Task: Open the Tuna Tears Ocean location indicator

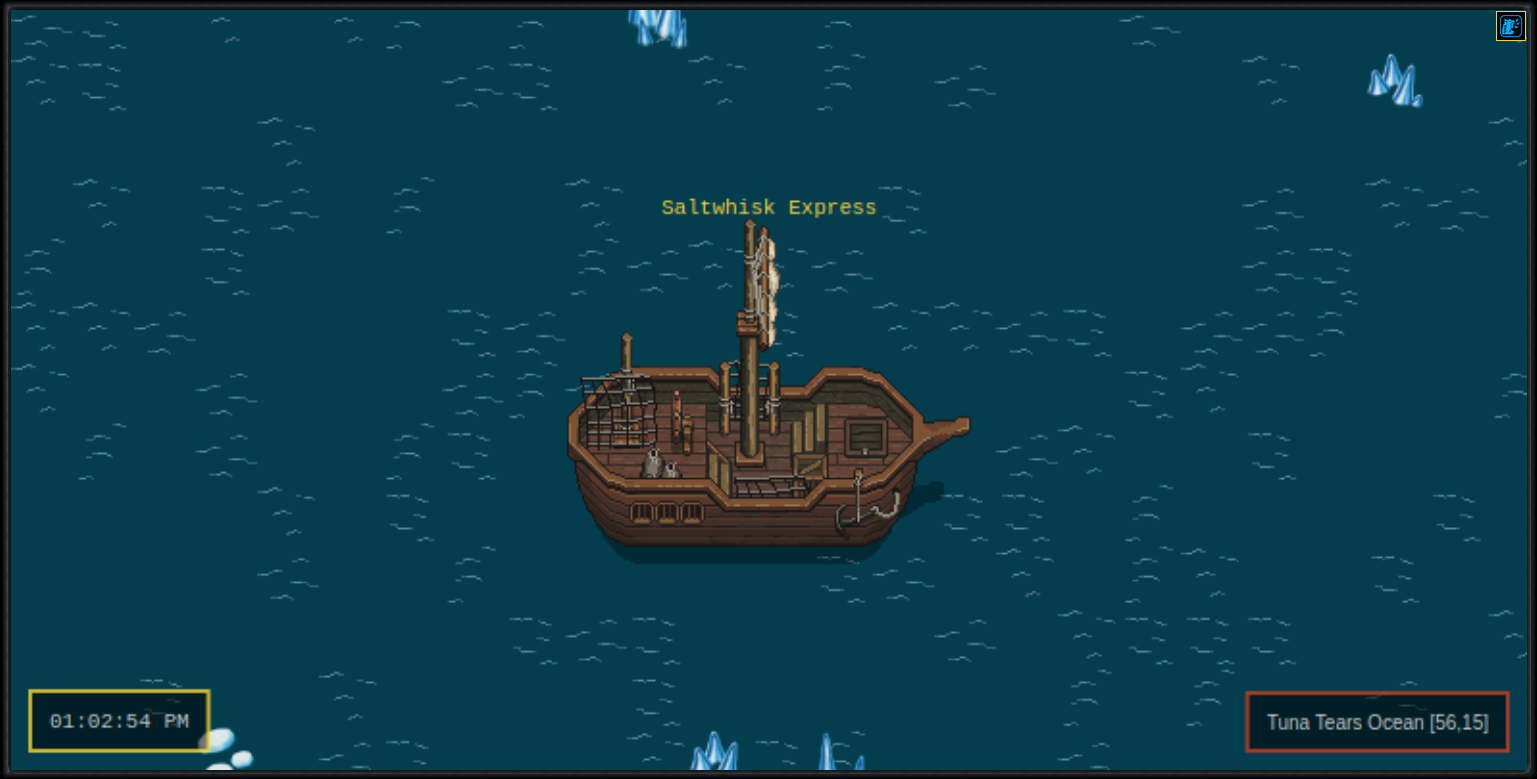Action: pos(1377,721)
